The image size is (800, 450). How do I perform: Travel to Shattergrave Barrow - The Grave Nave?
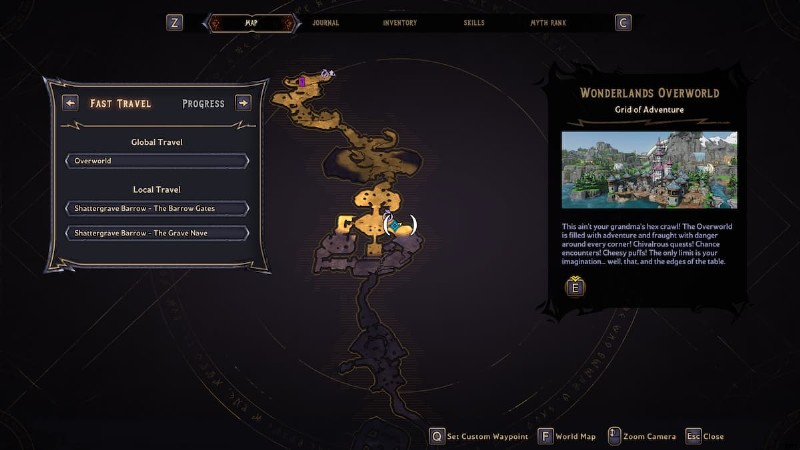(157, 233)
